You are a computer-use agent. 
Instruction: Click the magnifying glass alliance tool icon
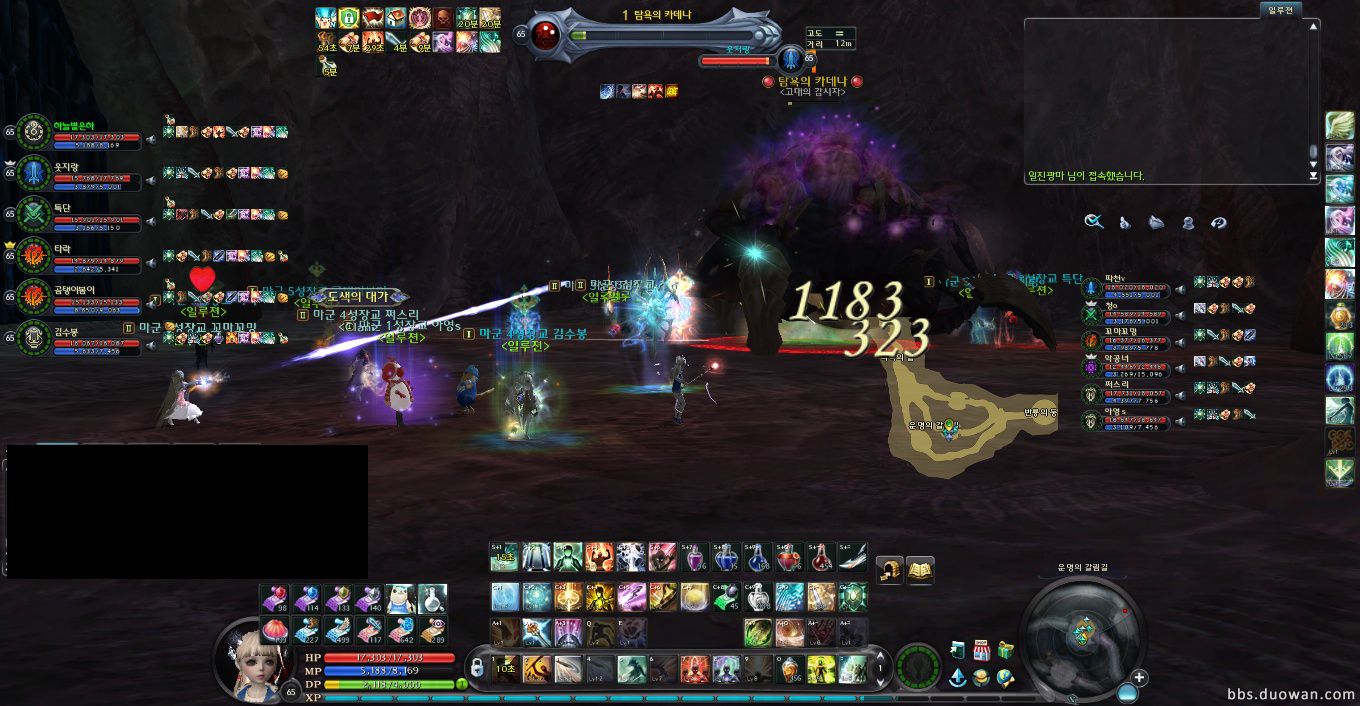(x=1094, y=222)
